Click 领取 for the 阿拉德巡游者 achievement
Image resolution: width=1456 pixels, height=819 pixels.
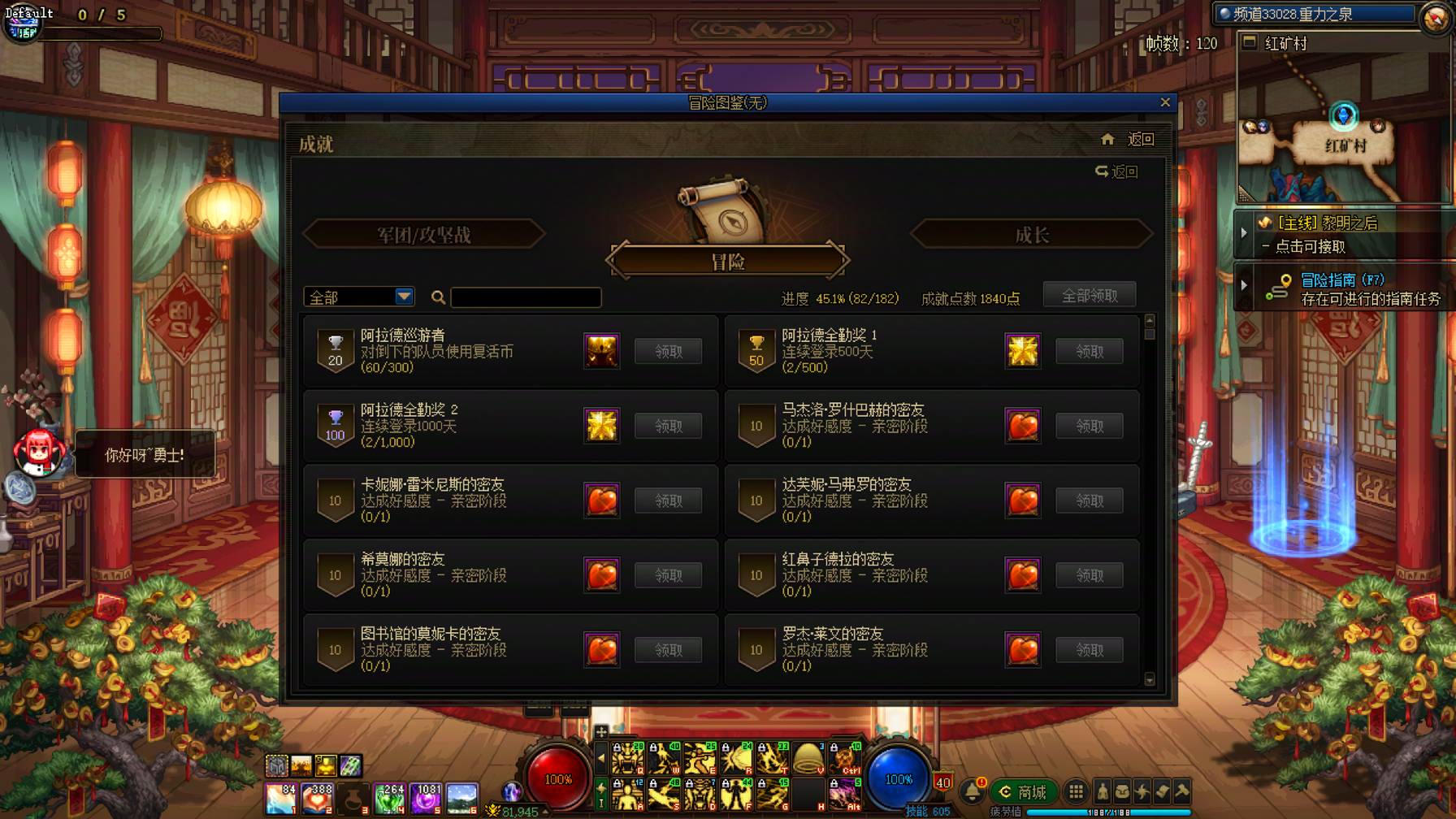[668, 350]
